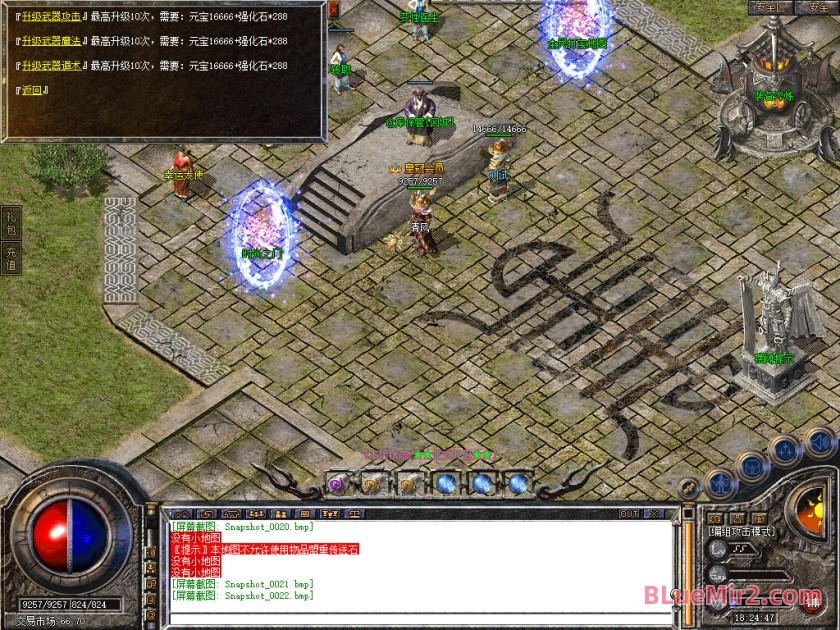This screenshot has width=840, height=630.
Task: Open the 礼包 gift side button
Action: [11, 223]
